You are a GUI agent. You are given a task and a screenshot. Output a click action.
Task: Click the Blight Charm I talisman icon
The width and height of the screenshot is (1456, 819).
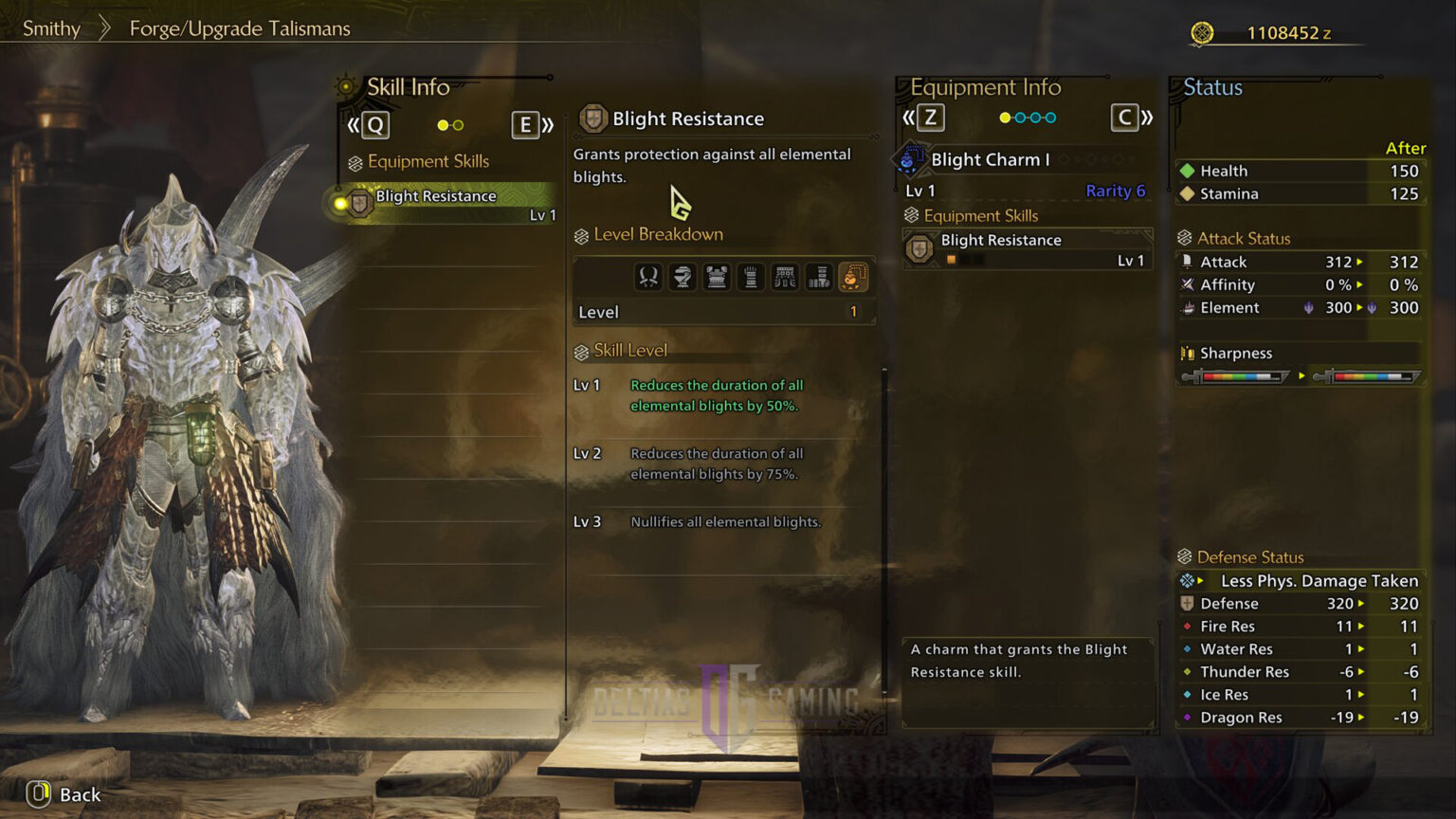(910, 160)
